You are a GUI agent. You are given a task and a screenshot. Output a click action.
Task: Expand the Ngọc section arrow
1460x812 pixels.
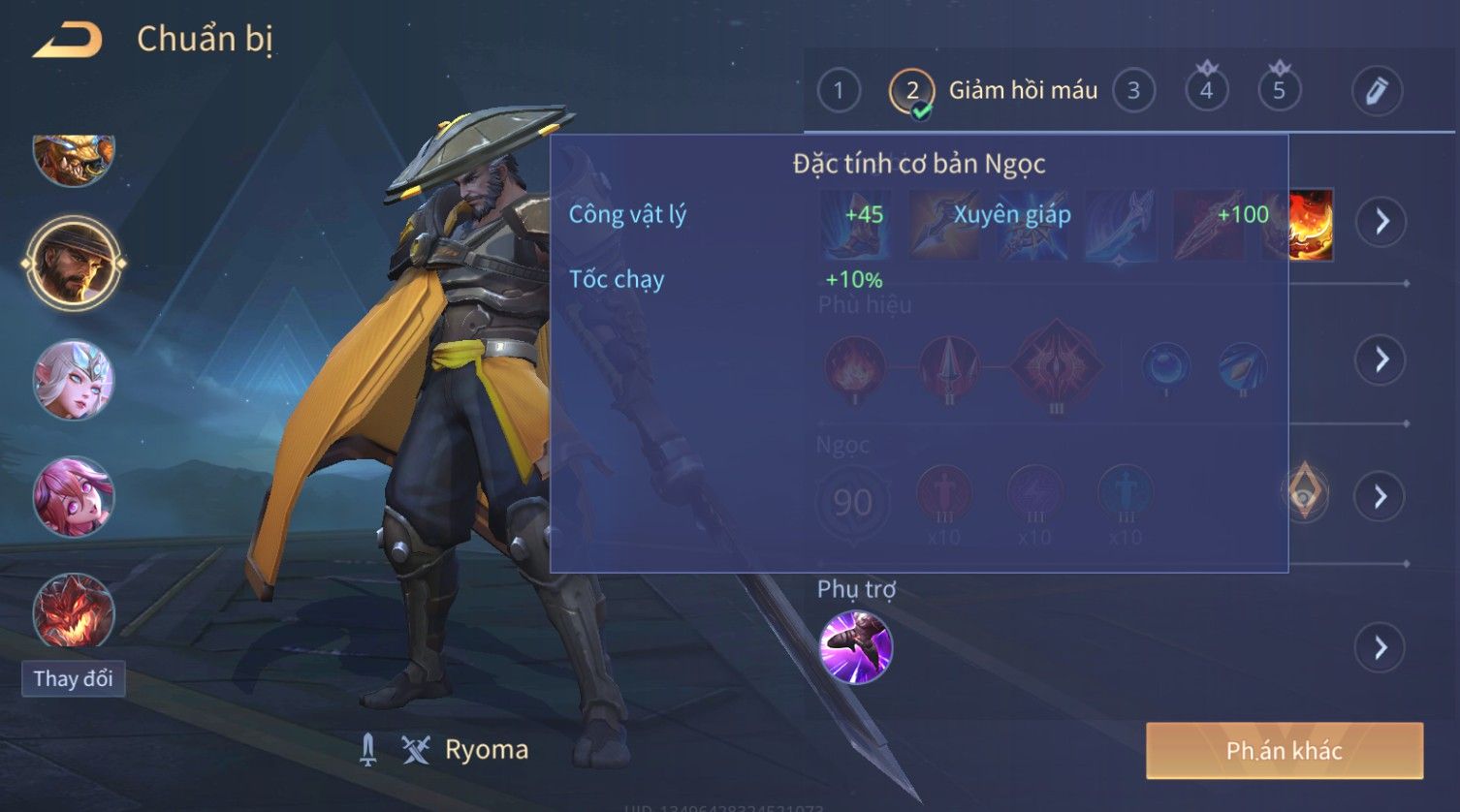coord(1381,497)
